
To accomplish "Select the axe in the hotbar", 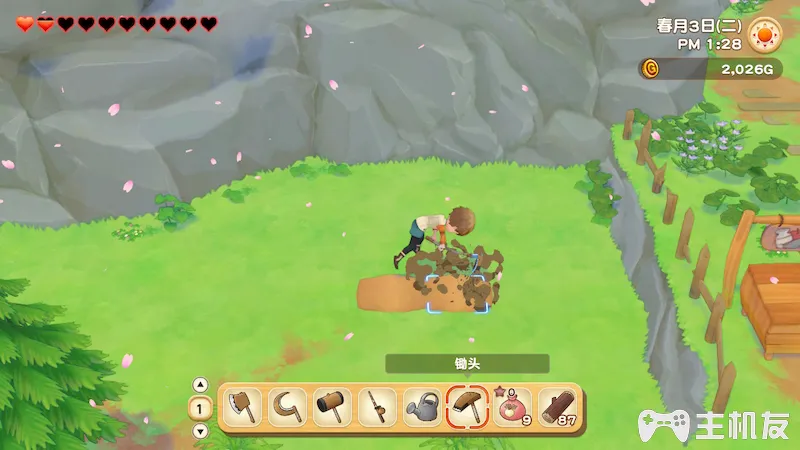I will tap(241, 407).
